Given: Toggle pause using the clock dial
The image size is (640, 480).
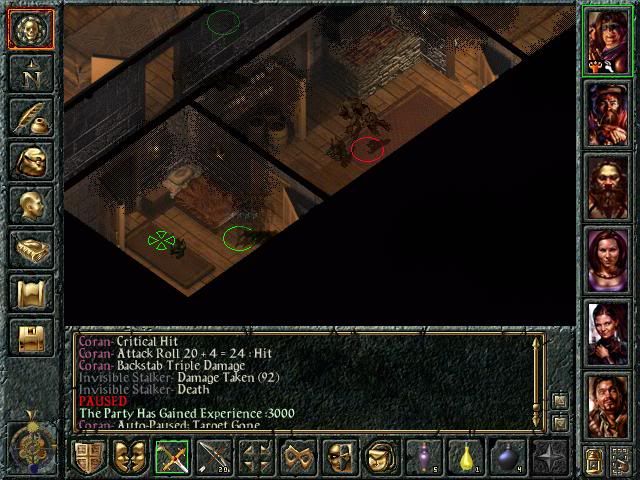Looking at the screenshot, I should (x=30, y=441).
